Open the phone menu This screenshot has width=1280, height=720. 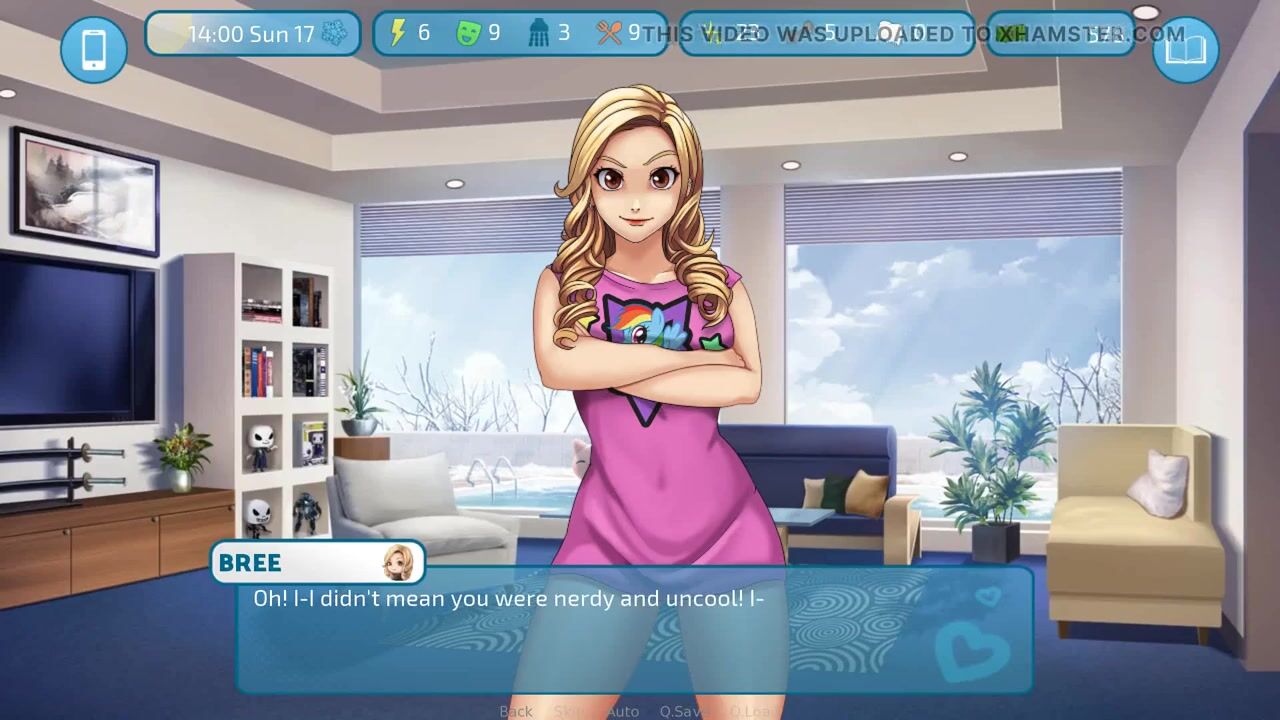pyautogui.click(x=94, y=49)
